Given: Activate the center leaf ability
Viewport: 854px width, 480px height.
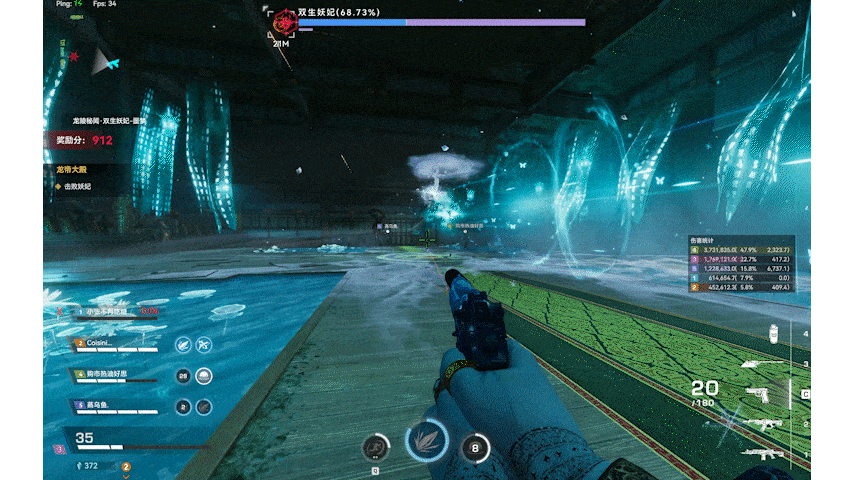Looking at the screenshot, I should pos(426,438).
